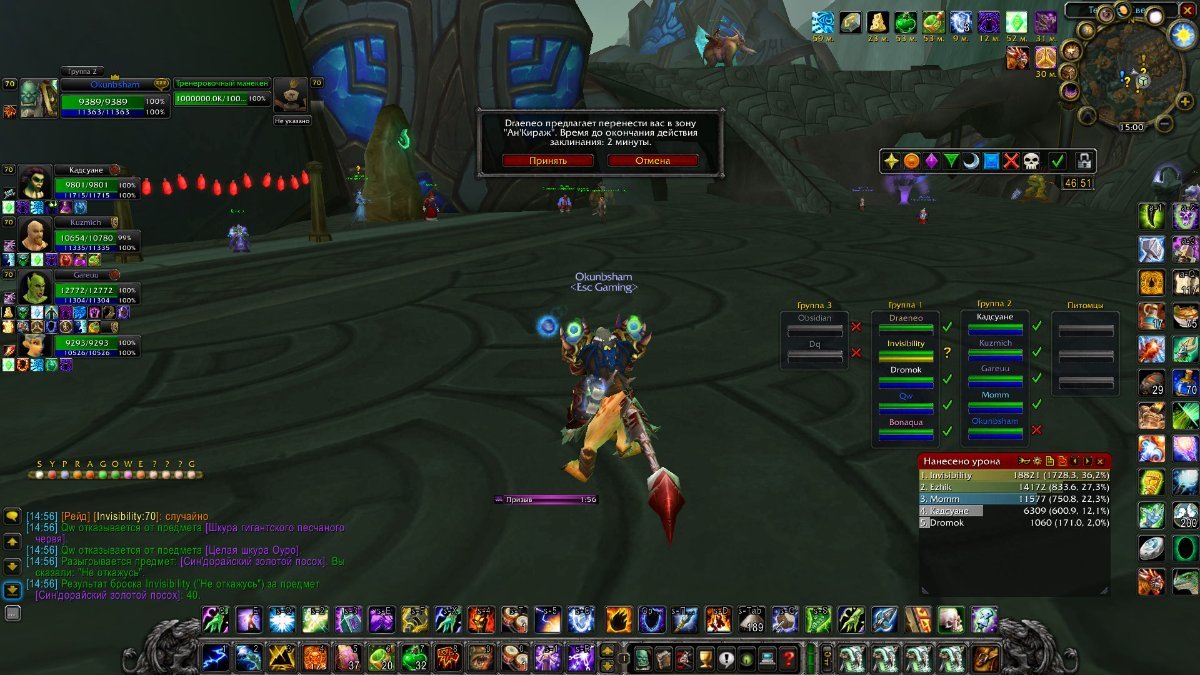This screenshot has height=675, width=1200.
Task: Start a ready check with the green checkmark
Action: tap(1057, 161)
